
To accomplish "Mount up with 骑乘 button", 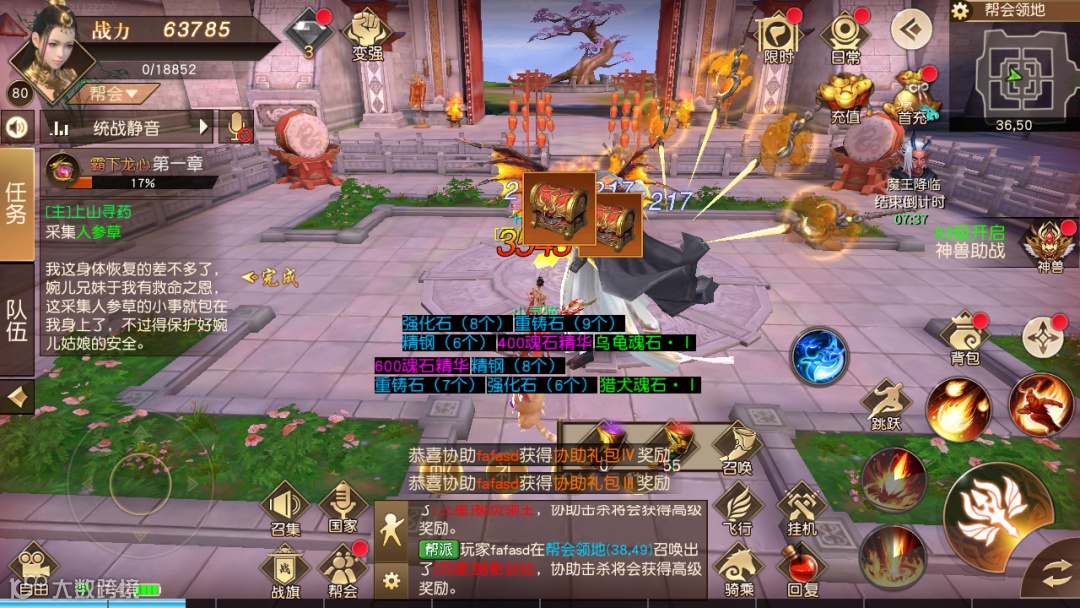I will tap(739, 570).
